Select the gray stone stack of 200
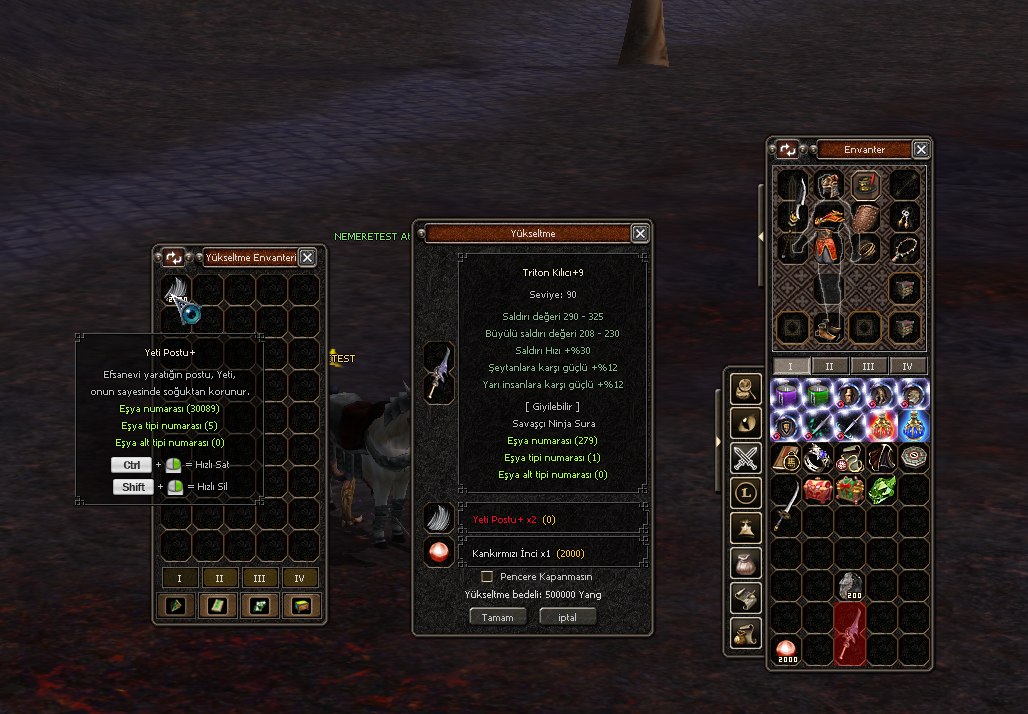Image resolution: width=1028 pixels, height=714 pixels. click(850, 586)
